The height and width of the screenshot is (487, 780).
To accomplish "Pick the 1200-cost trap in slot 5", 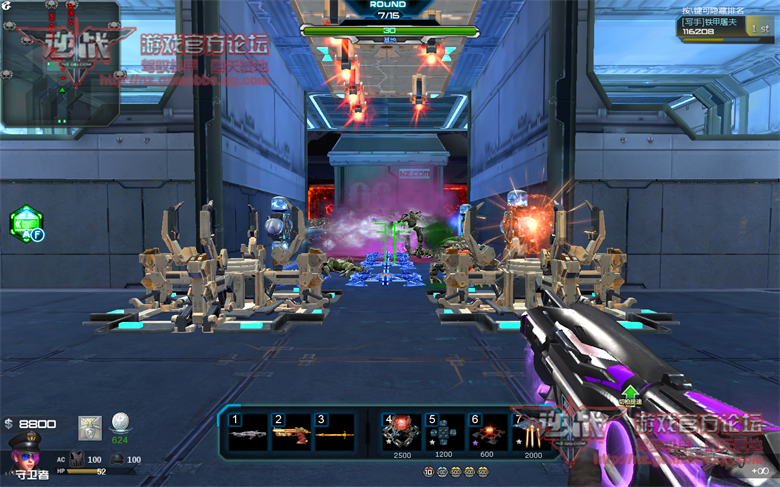I will (x=444, y=434).
